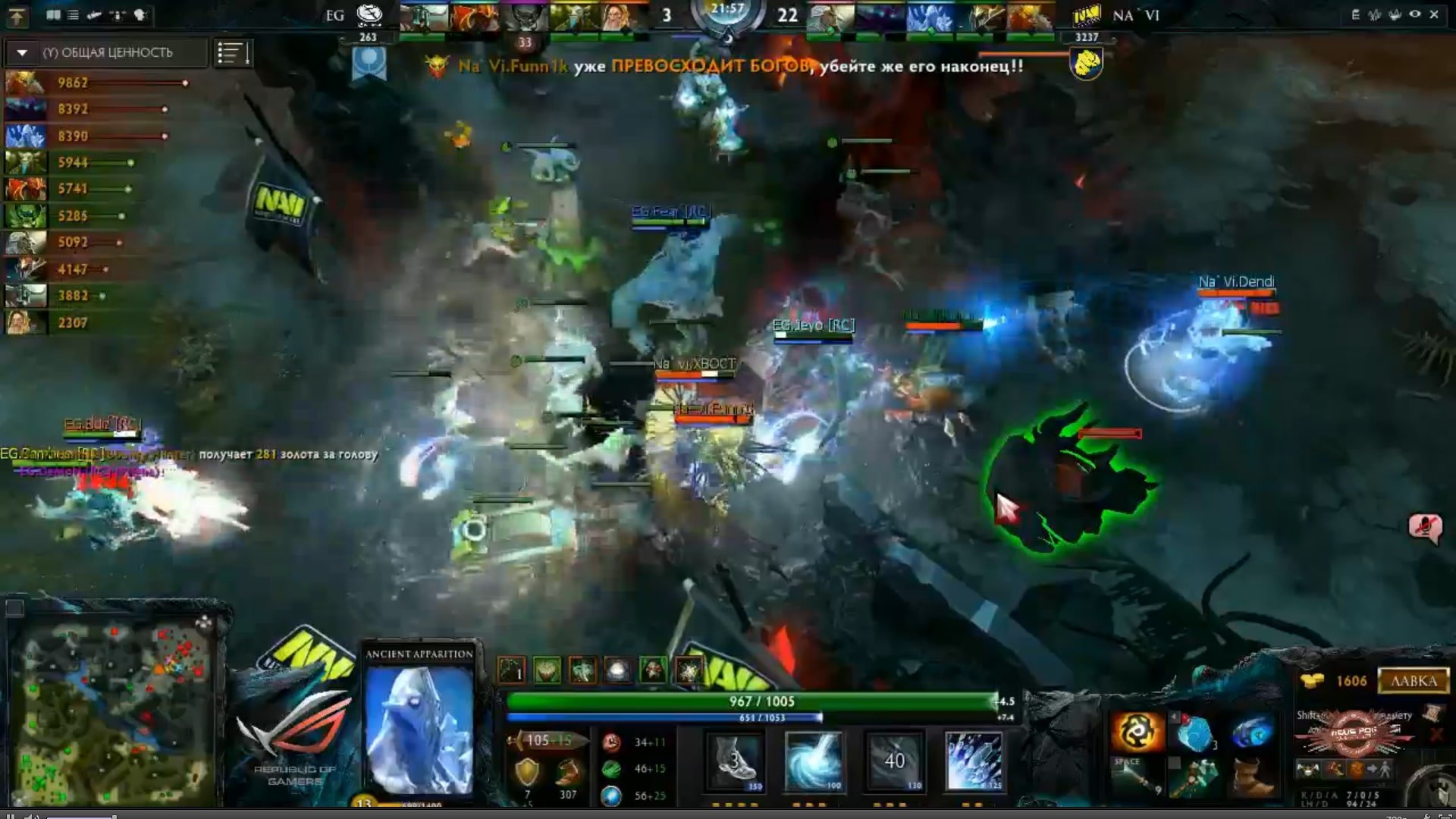Click the dashboard arrow button in top-left corner

[17, 15]
